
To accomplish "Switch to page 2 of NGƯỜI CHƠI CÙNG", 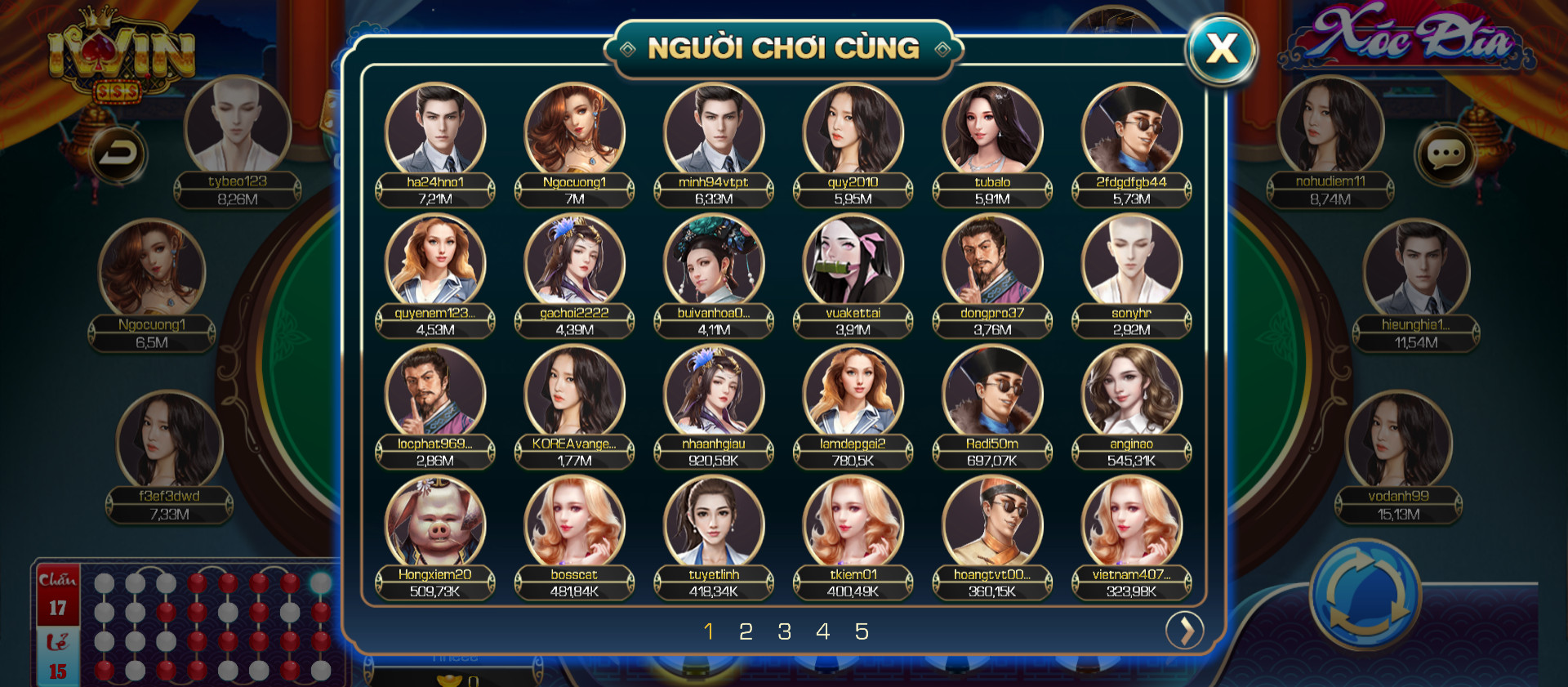I will point(747,631).
